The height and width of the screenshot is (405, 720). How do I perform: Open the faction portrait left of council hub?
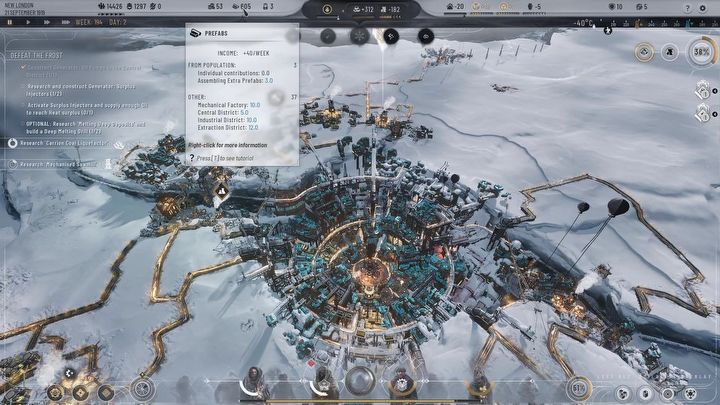[x=324, y=380]
